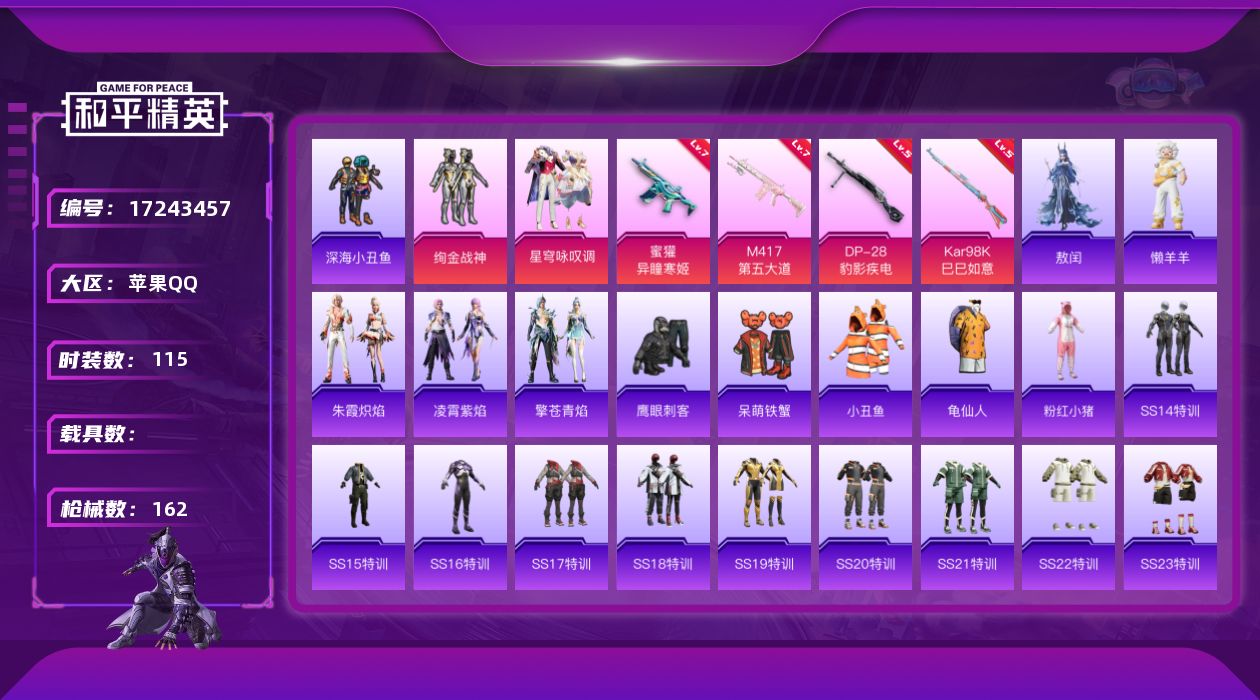The width and height of the screenshot is (1260, 700).
Task: Open the 绚金战神 outfit card
Action: [x=460, y=211]
